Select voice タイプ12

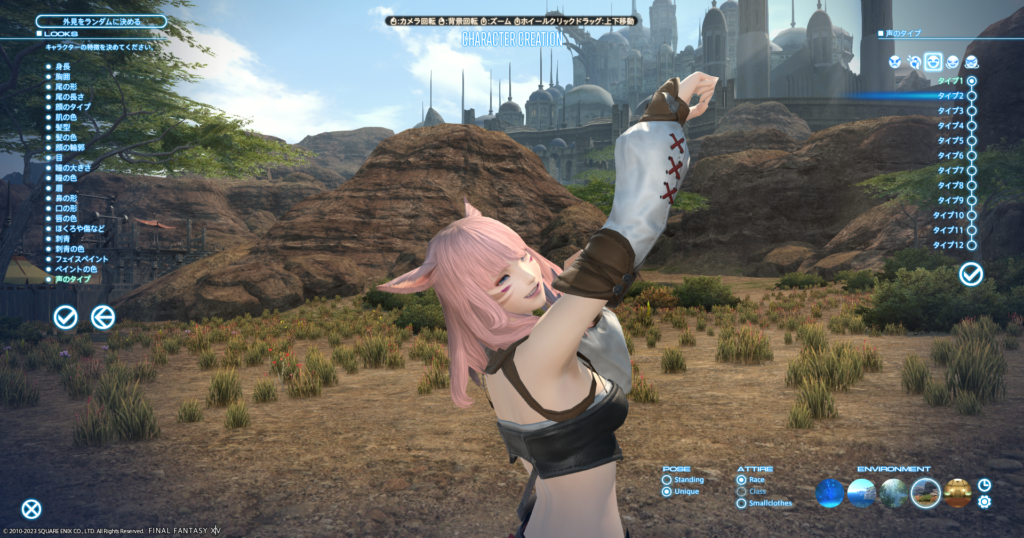tap(971, 245)
